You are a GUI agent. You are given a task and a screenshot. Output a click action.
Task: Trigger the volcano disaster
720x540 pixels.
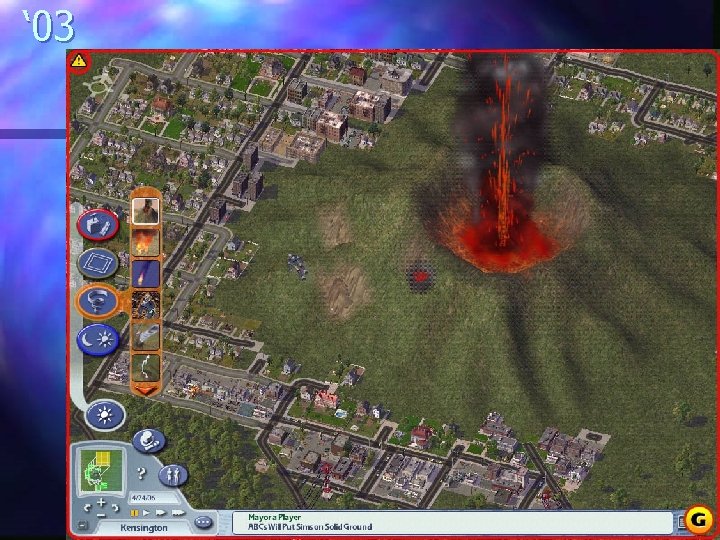[145, 211]
